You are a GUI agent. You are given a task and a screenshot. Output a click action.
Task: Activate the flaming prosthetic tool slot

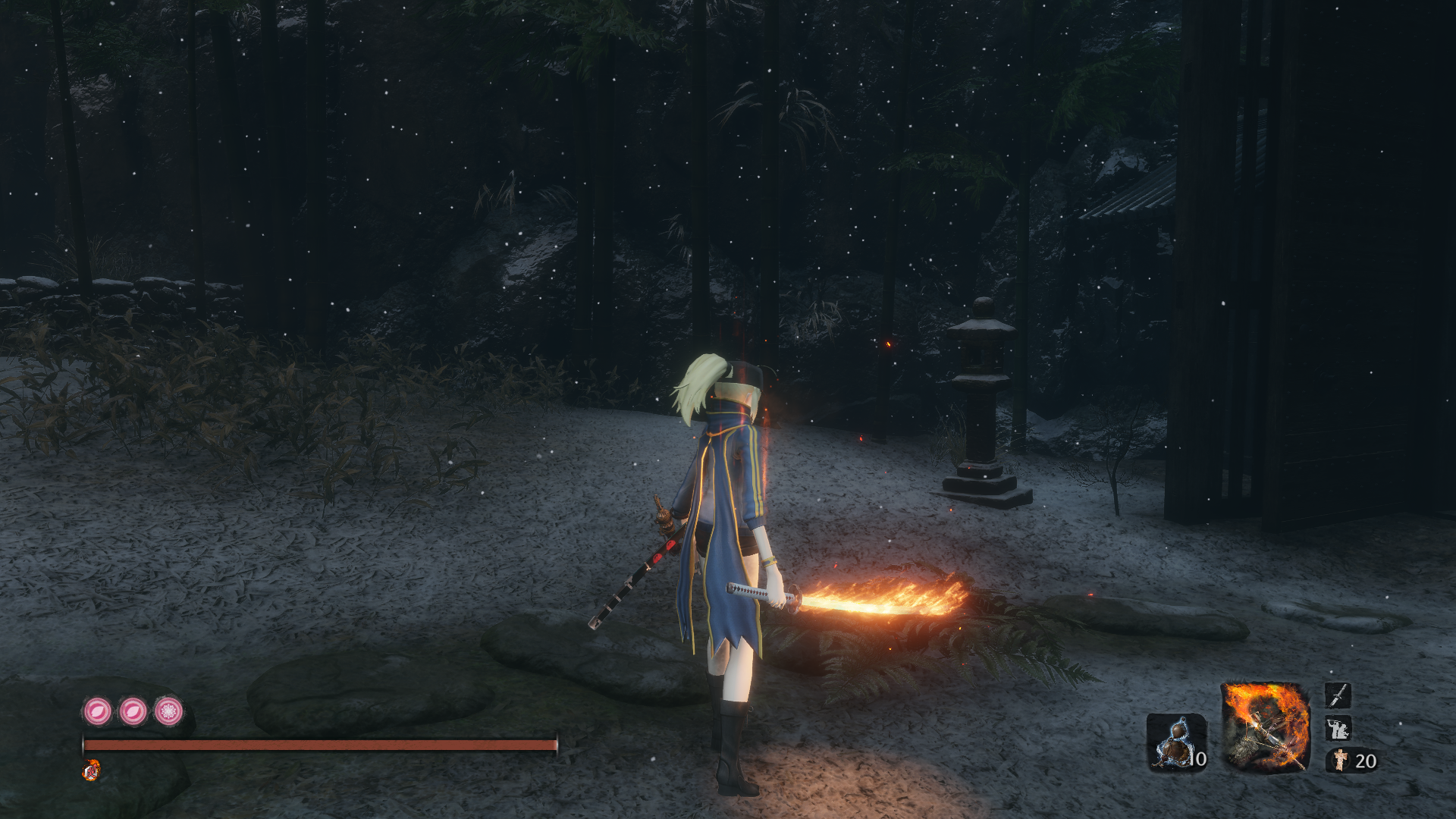click(1264, 727)
